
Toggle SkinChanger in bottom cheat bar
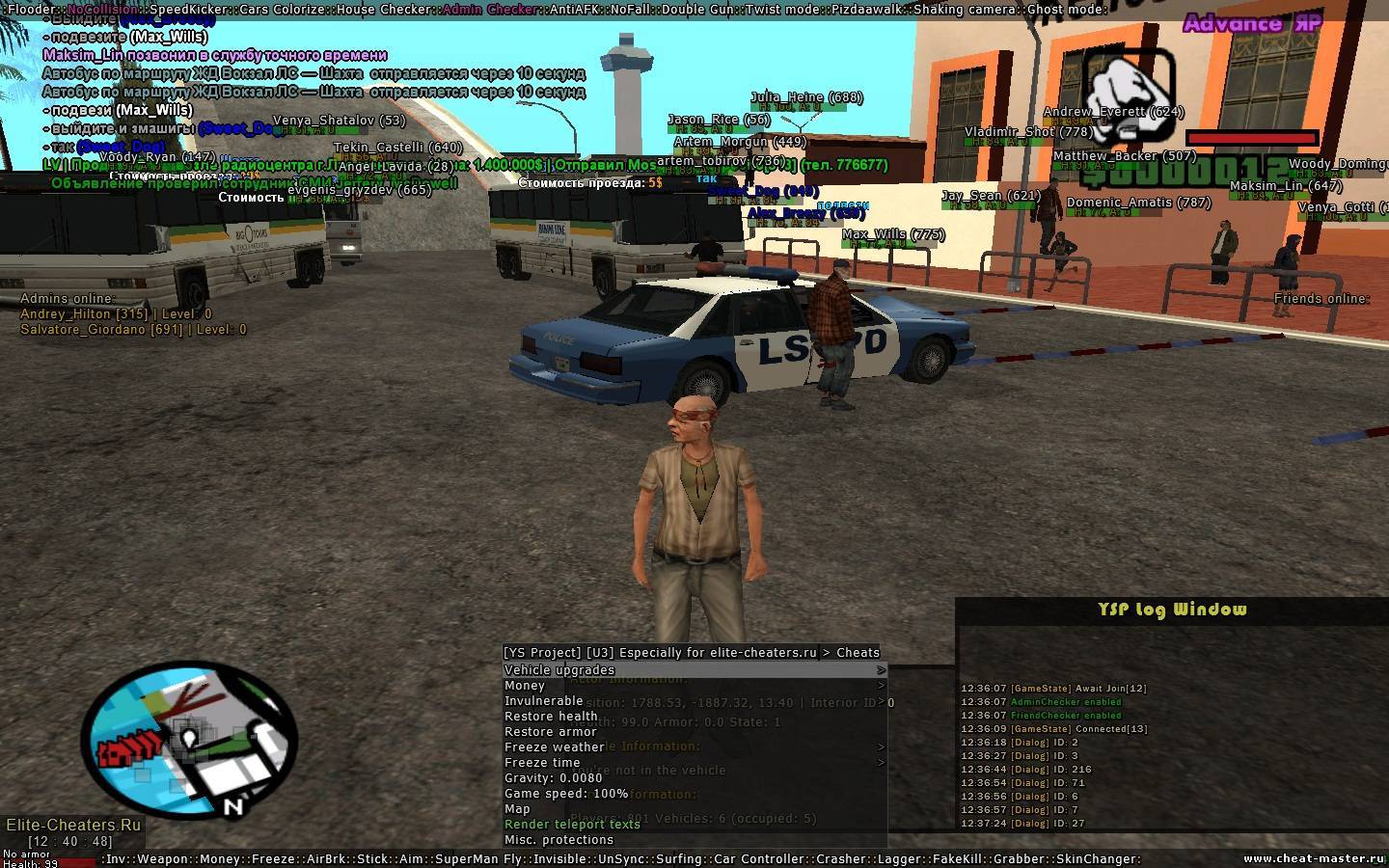1099,859
